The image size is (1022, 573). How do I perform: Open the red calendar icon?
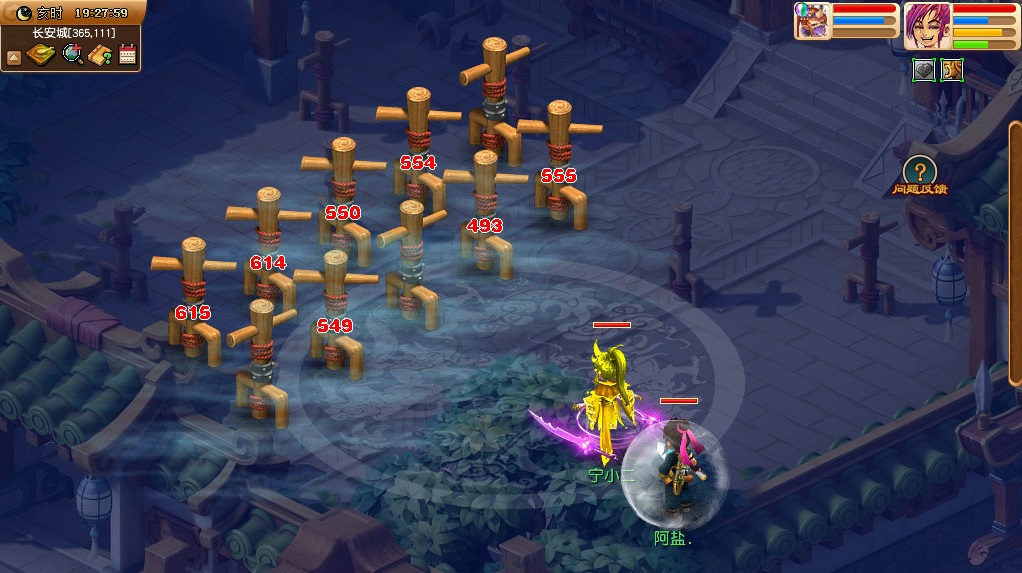[x=127, y=55]
